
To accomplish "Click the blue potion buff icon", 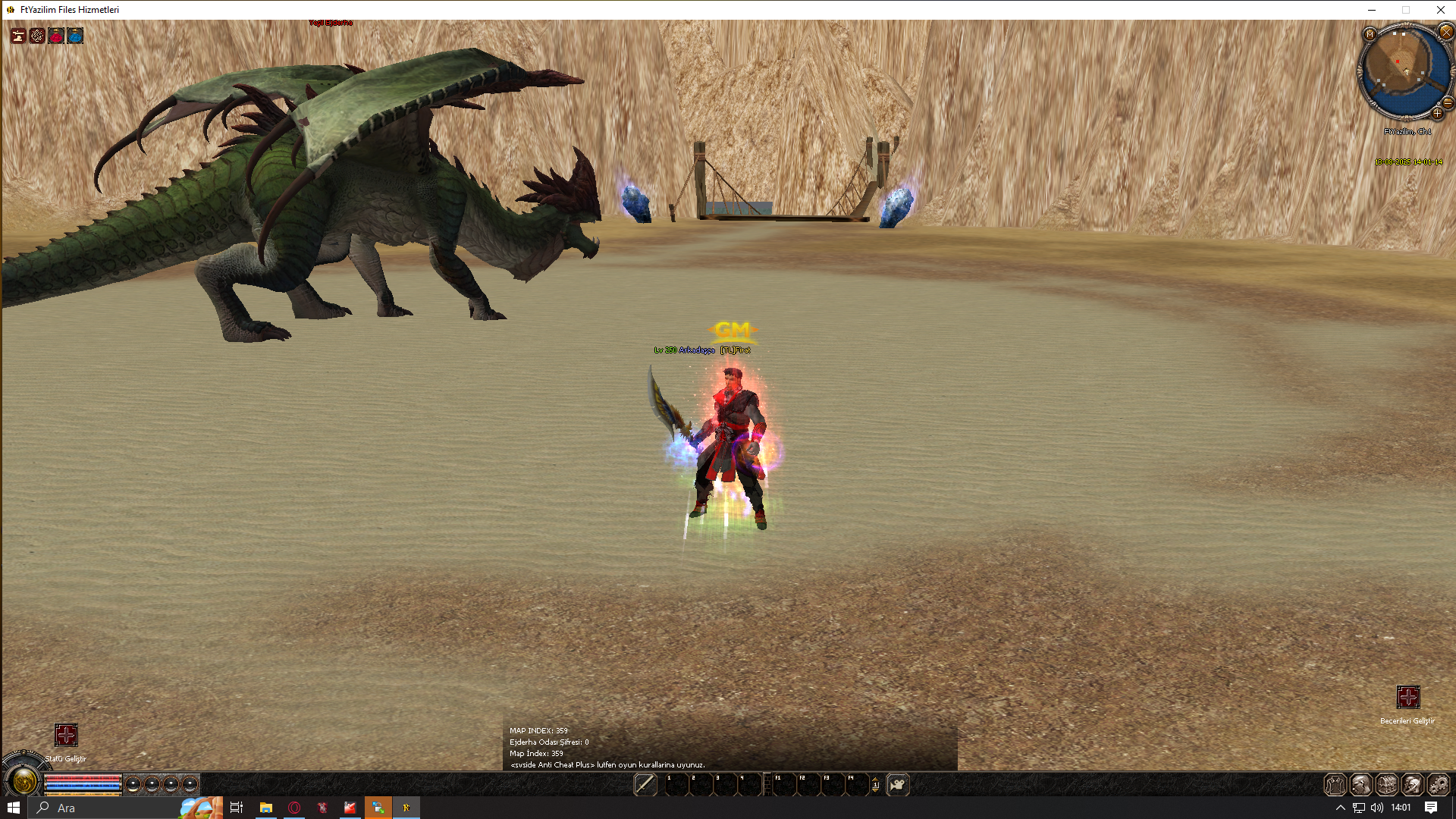I will click(75, 36).
